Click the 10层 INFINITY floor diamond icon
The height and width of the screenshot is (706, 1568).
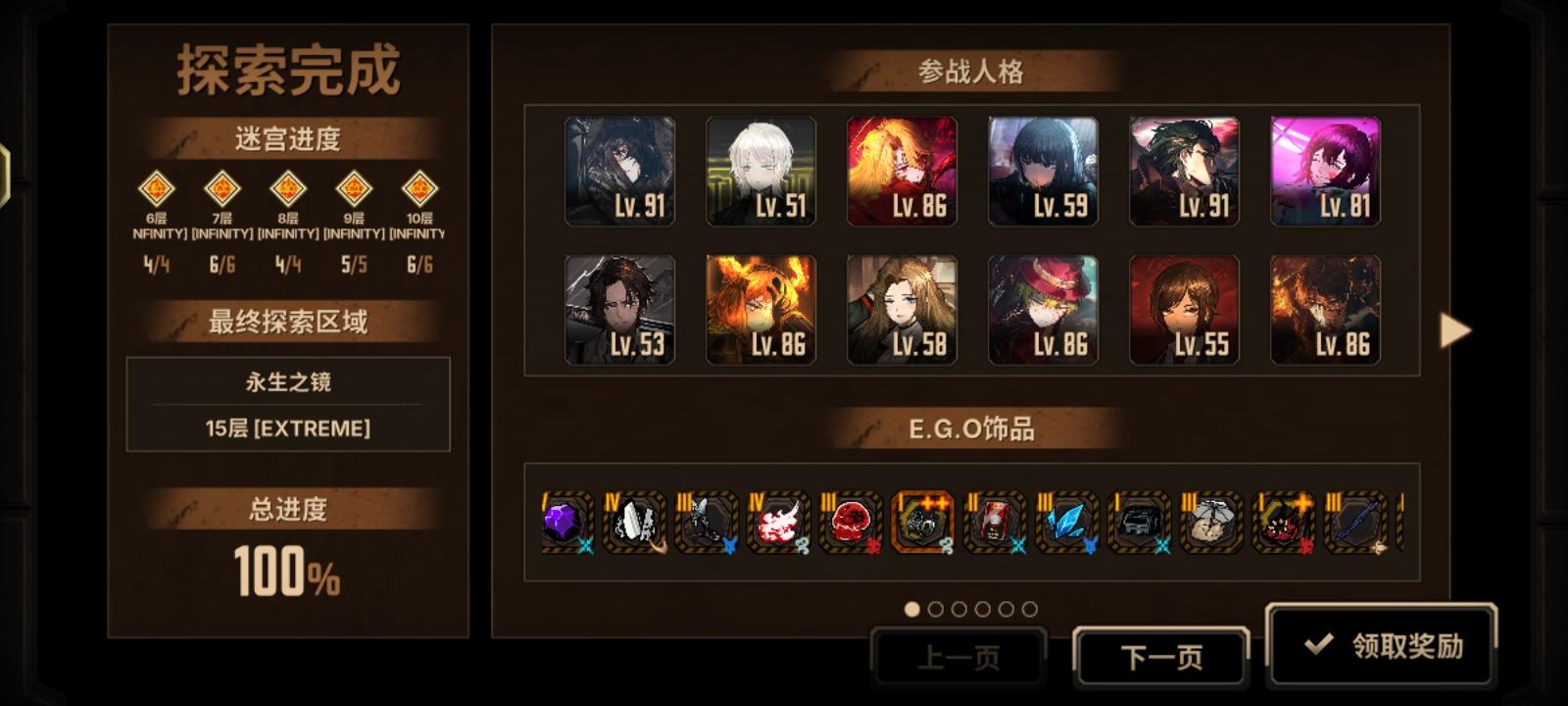[x=418, y=187]
